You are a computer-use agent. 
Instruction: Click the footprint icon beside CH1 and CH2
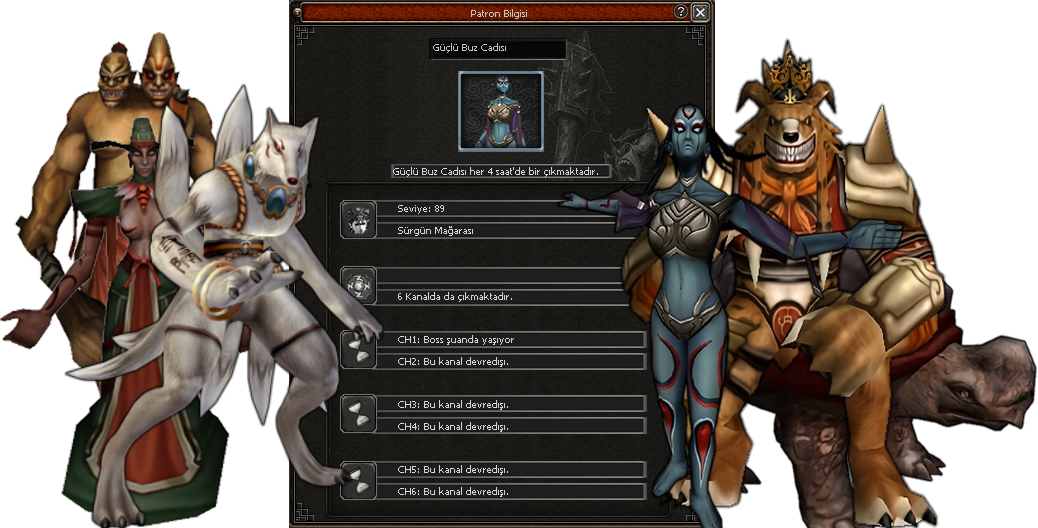359,350
